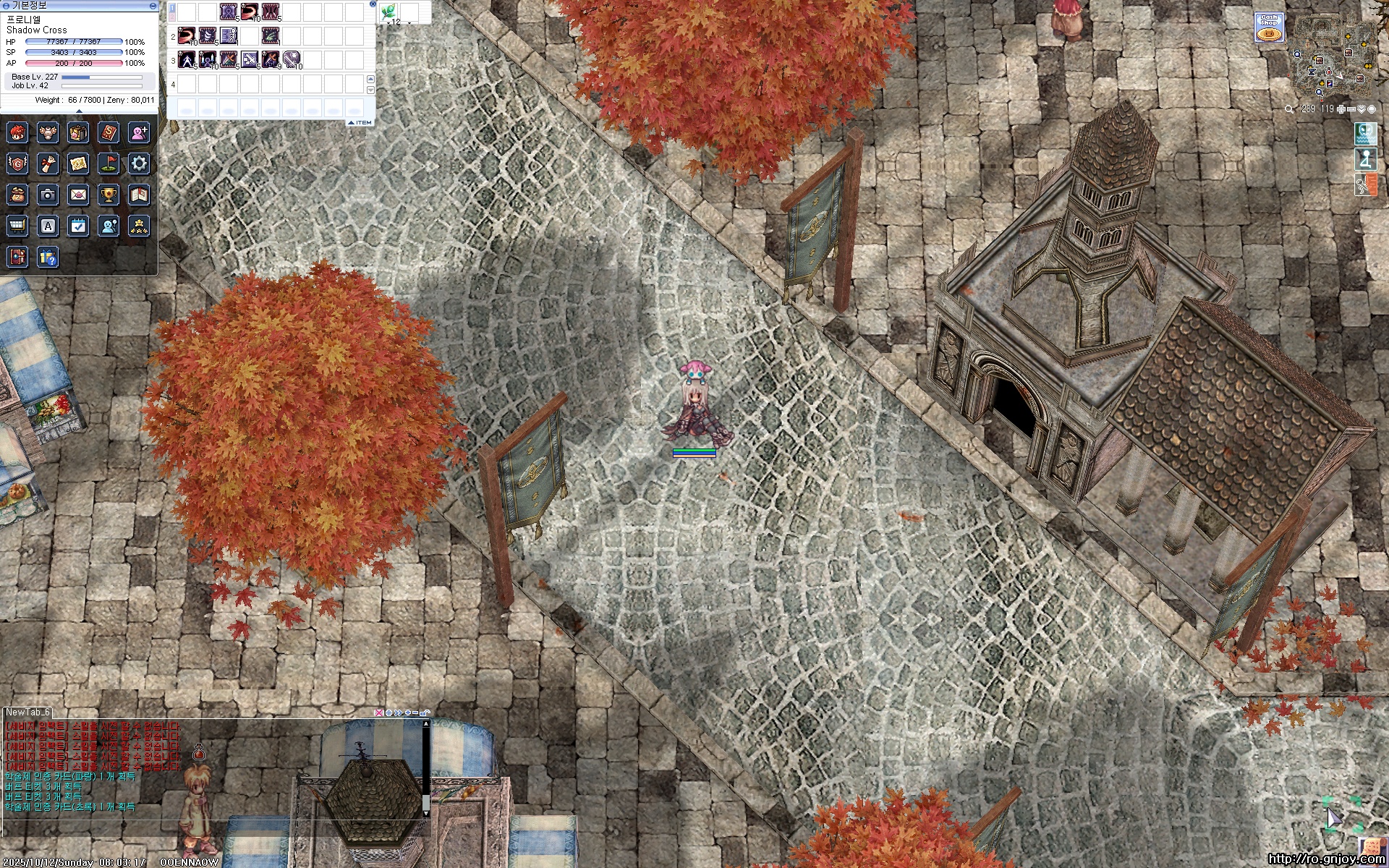
Task: Minimize the basic info window
Action: click(153, 5)
